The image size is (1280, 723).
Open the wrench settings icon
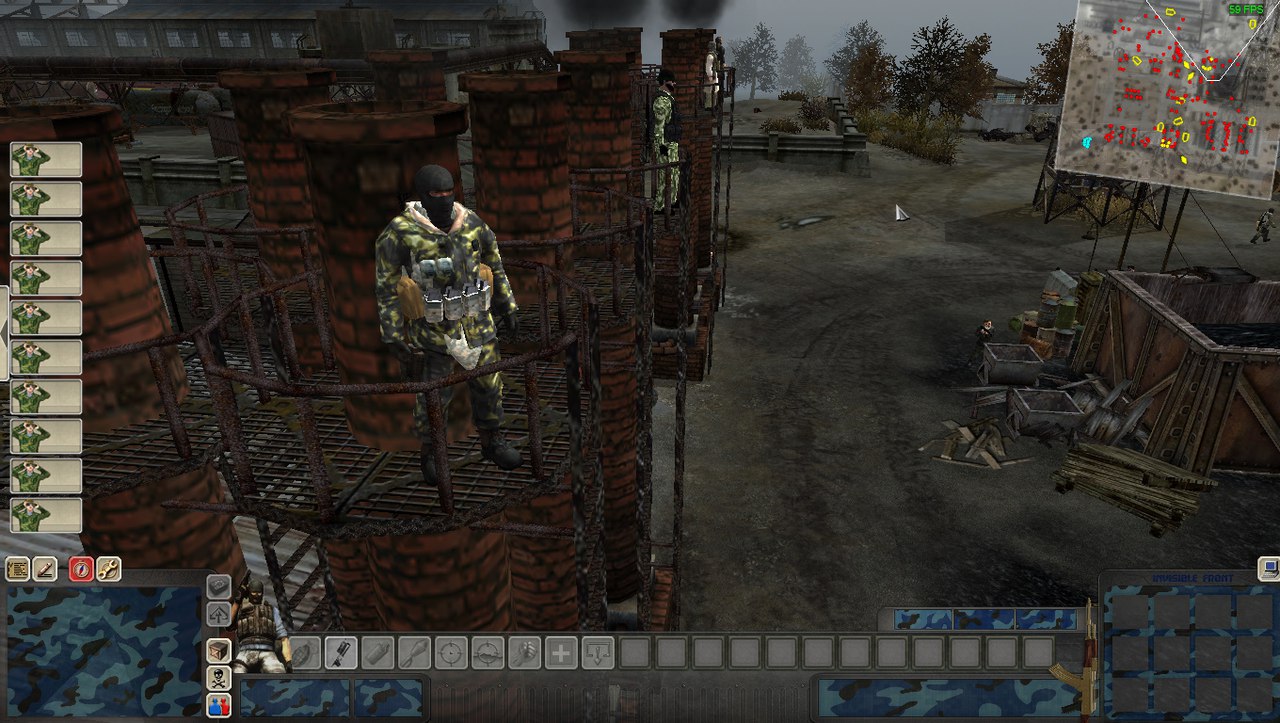click(108, 569)
